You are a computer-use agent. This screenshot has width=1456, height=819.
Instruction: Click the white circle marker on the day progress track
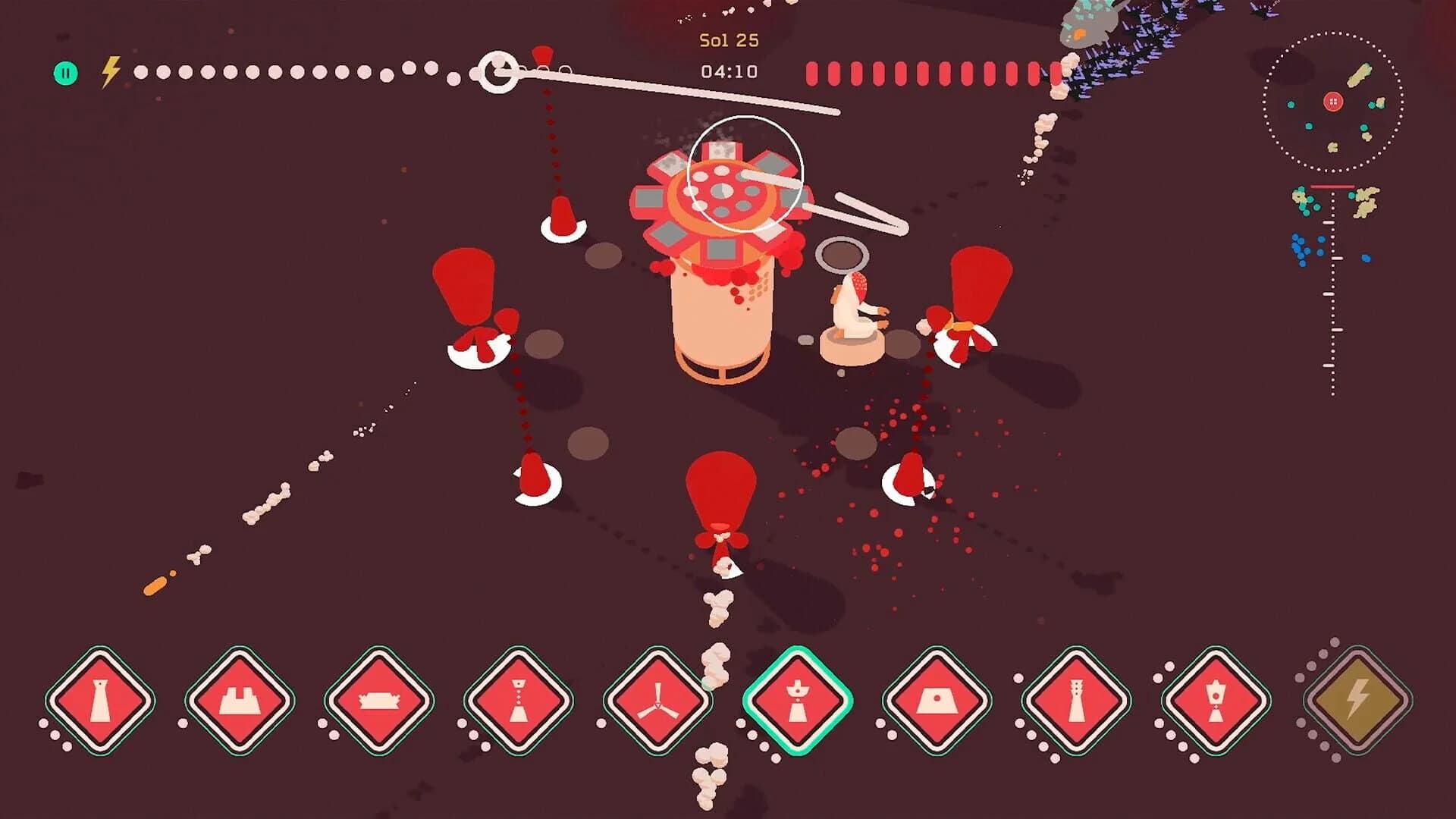498,71
